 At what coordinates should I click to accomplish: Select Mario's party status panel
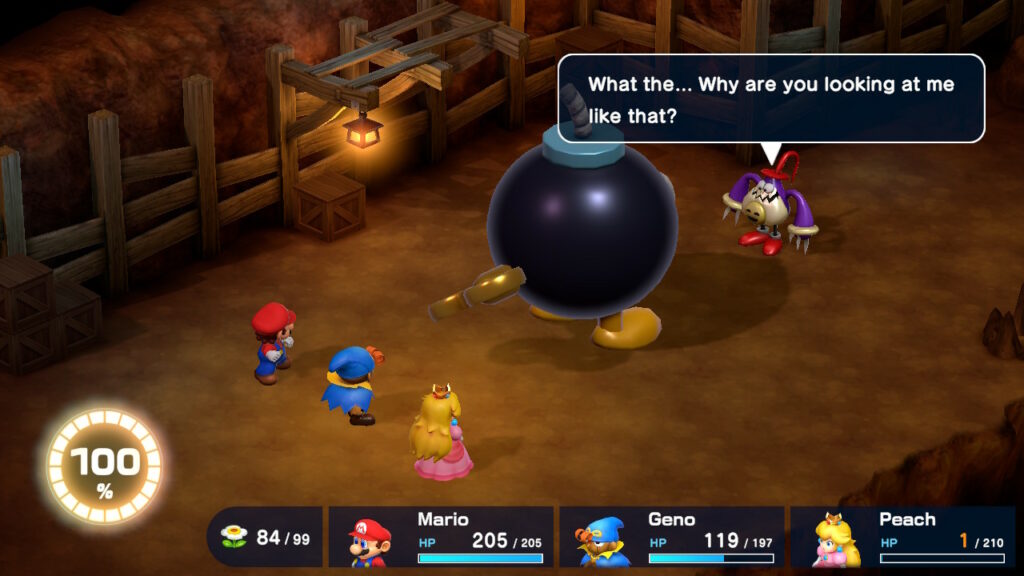[441, 537]
